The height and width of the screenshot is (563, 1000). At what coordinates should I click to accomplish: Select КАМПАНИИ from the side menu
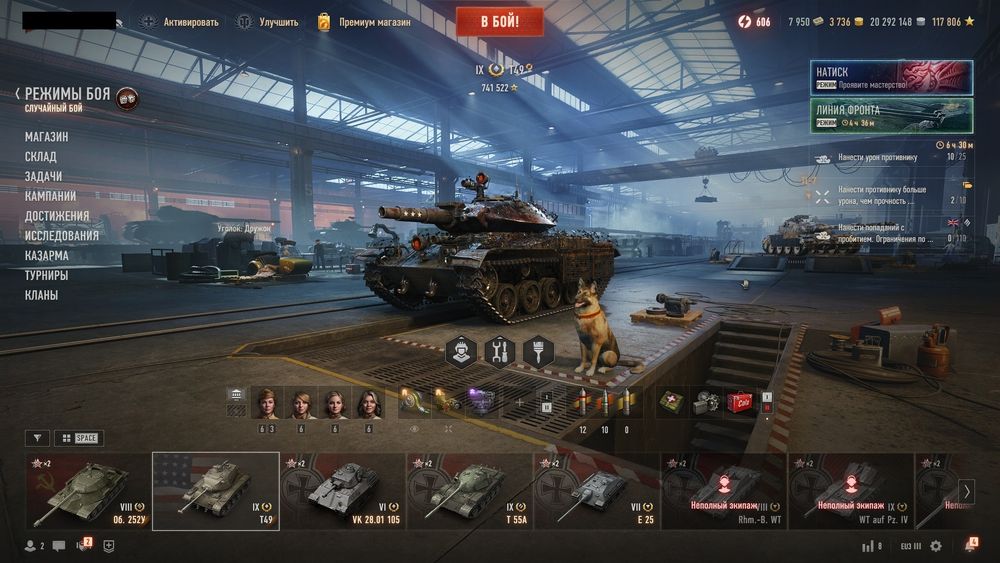pyautogui.click(x=50, y=196)
